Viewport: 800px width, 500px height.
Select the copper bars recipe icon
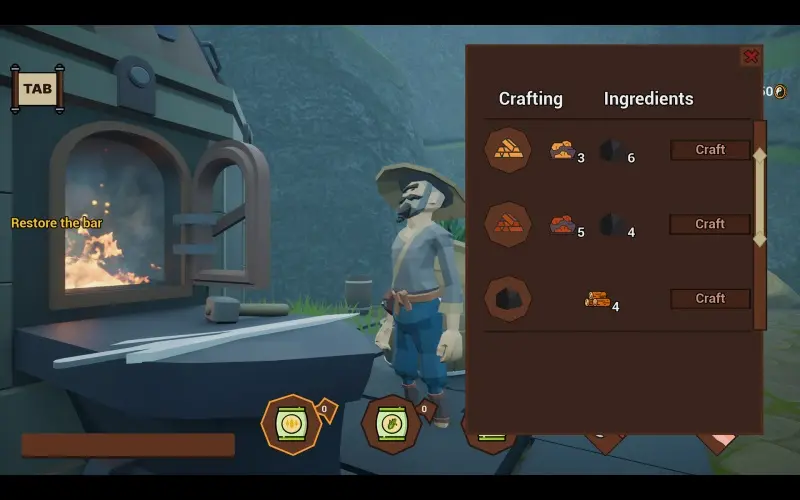[x=508, y=224]
